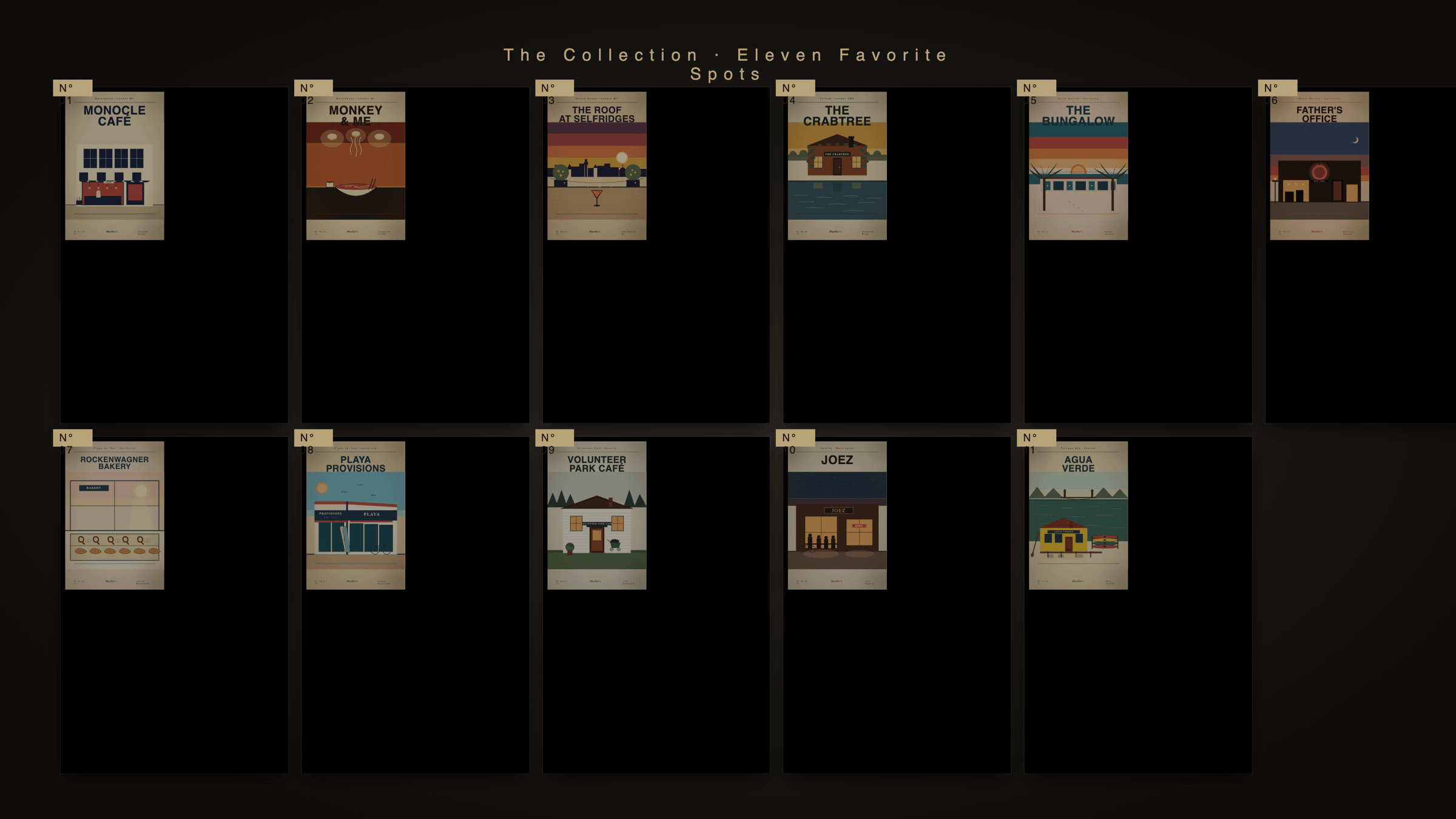Select The Crabtree poster
This screenshot has width=1456, height=819.
837,166
